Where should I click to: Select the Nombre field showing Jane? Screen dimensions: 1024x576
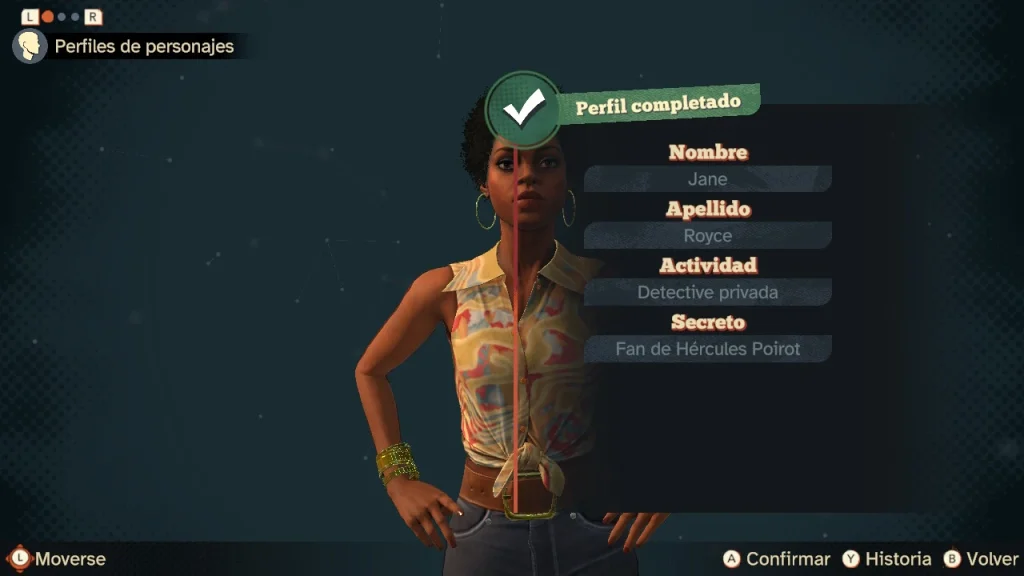tap(707, 180)
